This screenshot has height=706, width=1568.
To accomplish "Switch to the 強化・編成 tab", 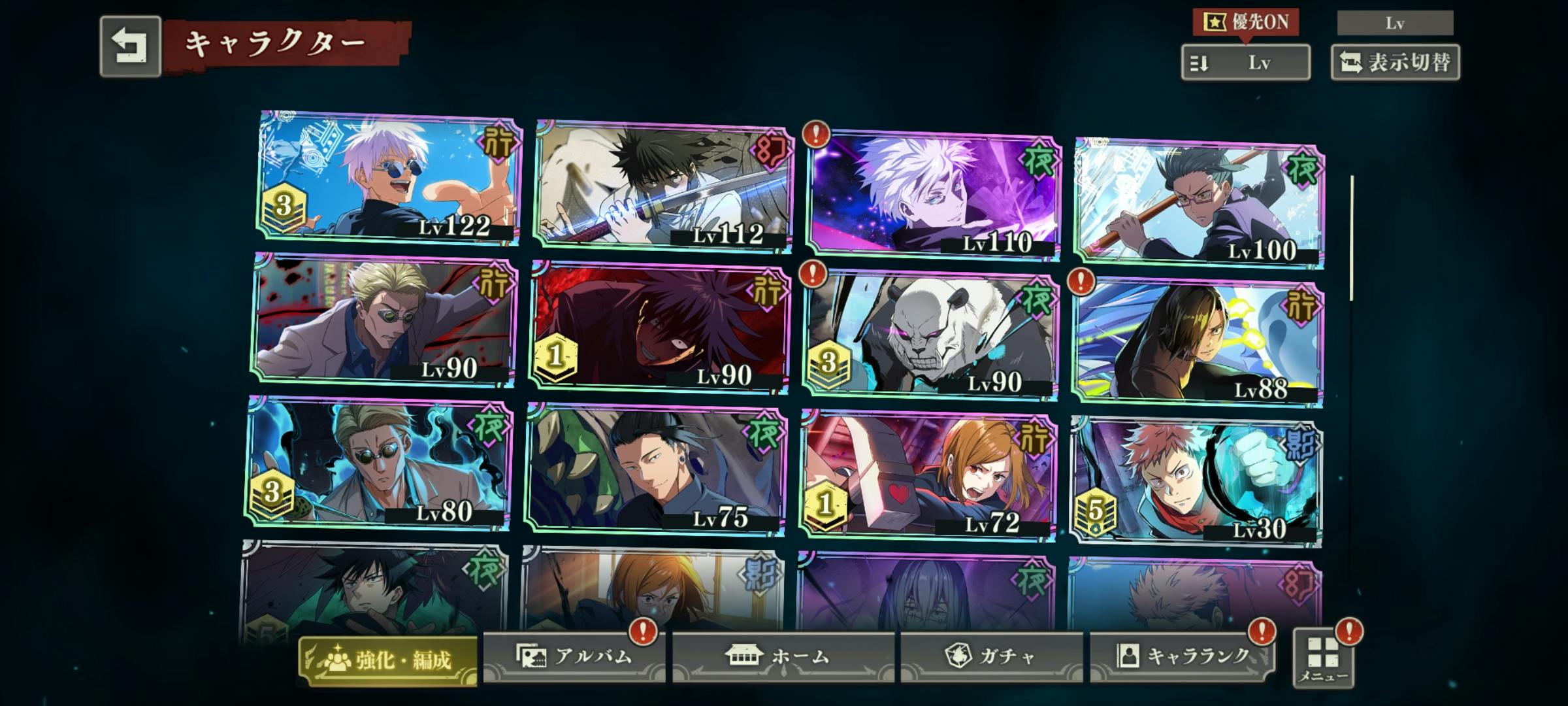I will tap(388, 660).
